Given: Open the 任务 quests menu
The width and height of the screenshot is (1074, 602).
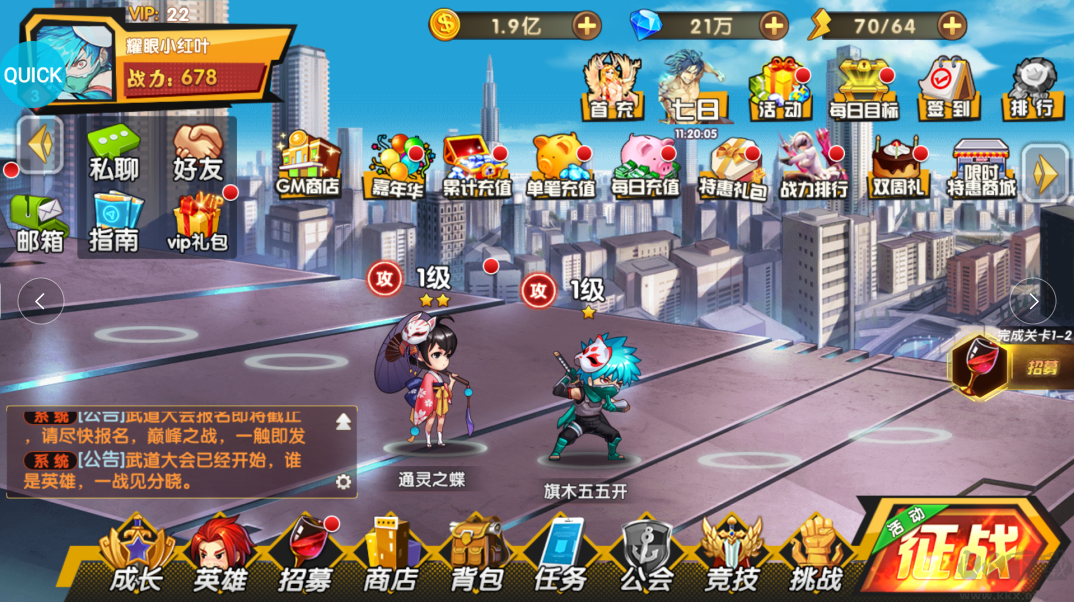Looking at the screenshot, I should (561, 556).
